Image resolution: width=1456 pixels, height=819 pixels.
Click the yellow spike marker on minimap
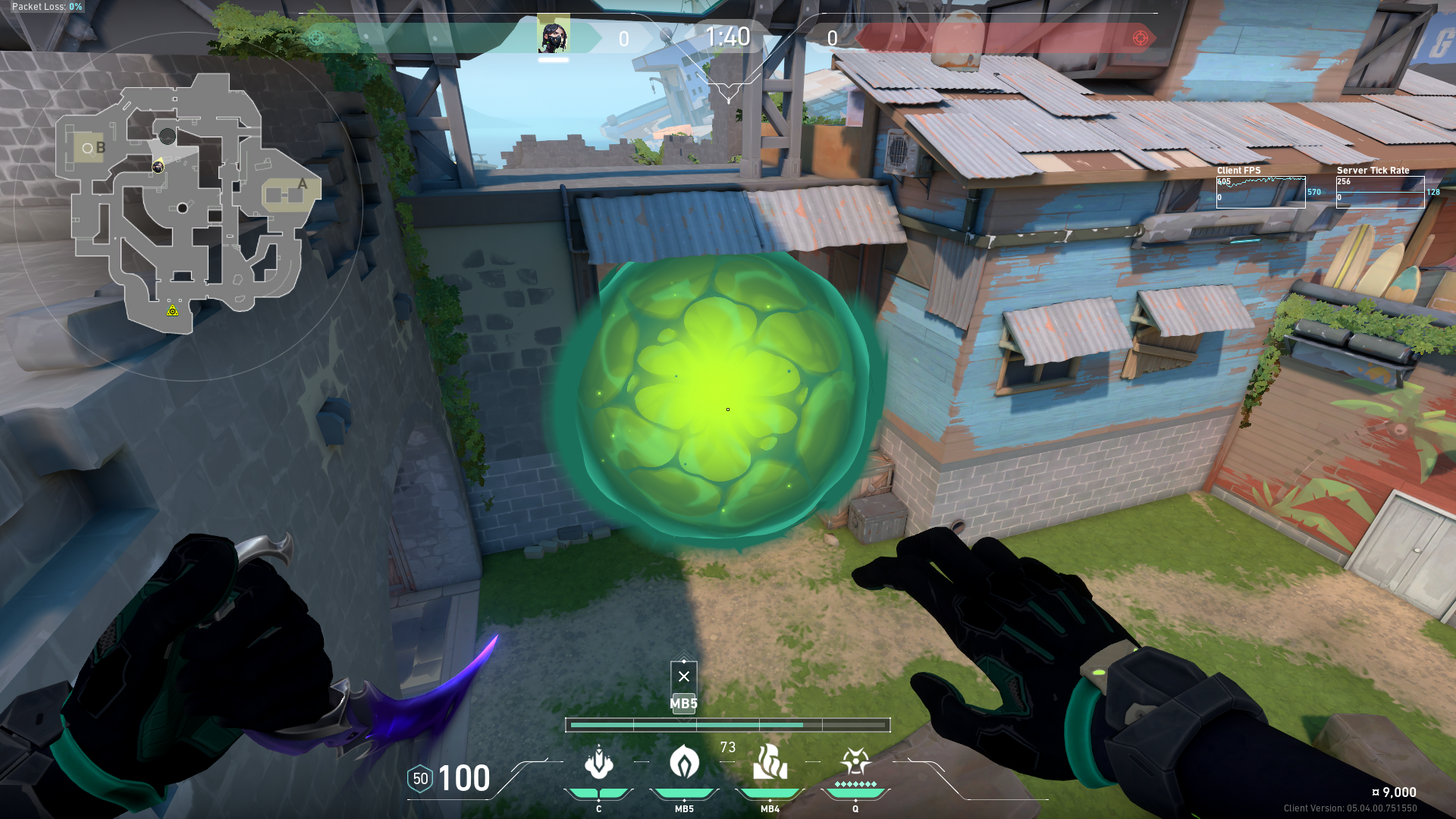click(x=173, y=310)
